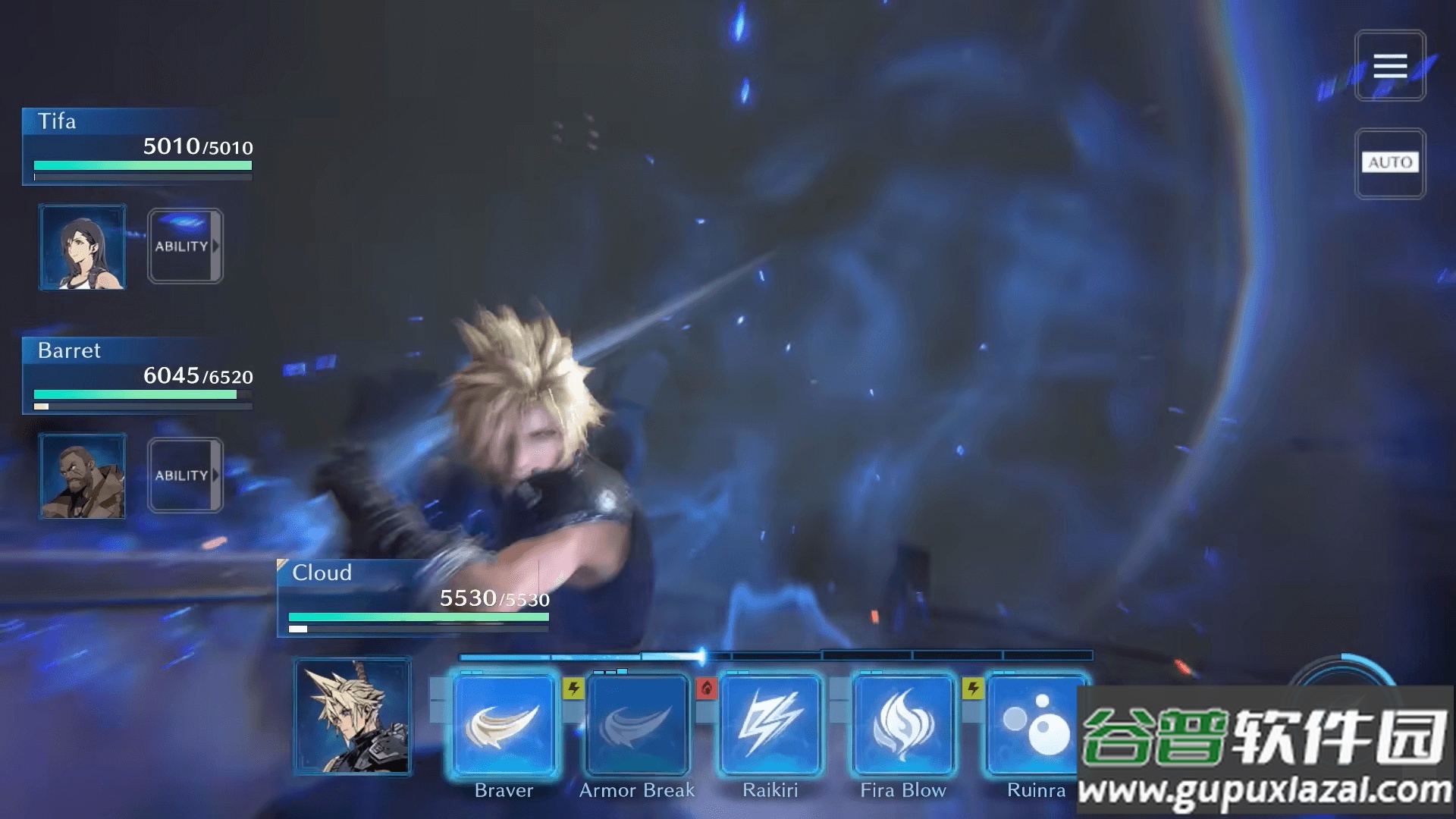
Task: Select the Braver ability icon
Action: coord(504,724)
